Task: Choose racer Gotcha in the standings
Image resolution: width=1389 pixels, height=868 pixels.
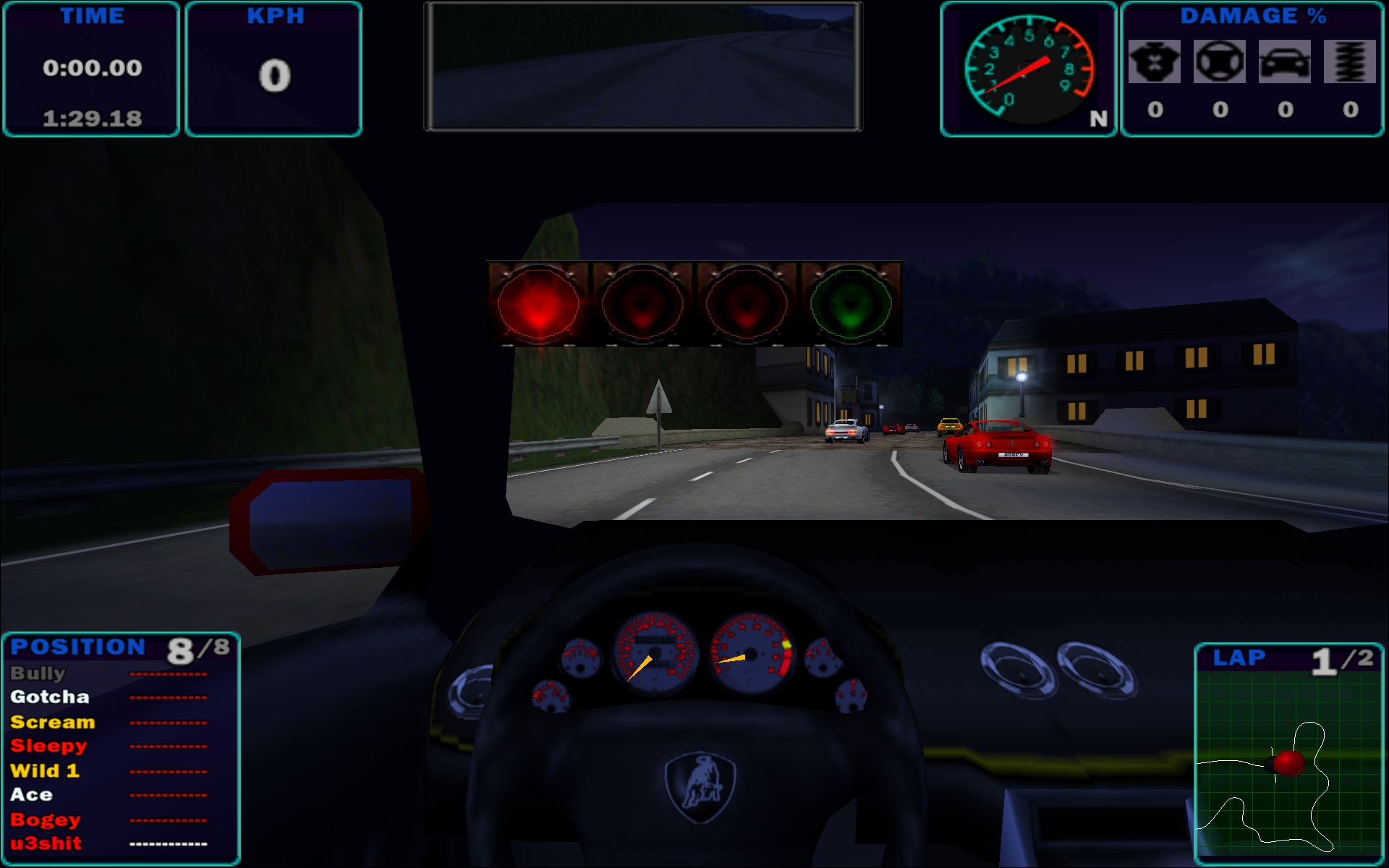Action: tap(50, 697)
